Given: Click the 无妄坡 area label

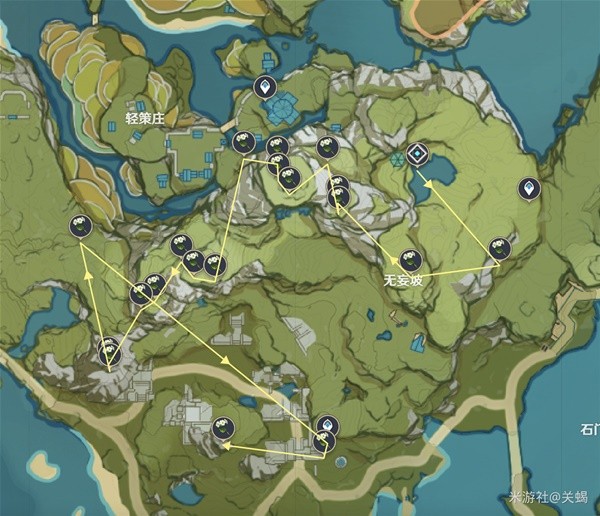Looking at the screenshot, I should point(403,281).
